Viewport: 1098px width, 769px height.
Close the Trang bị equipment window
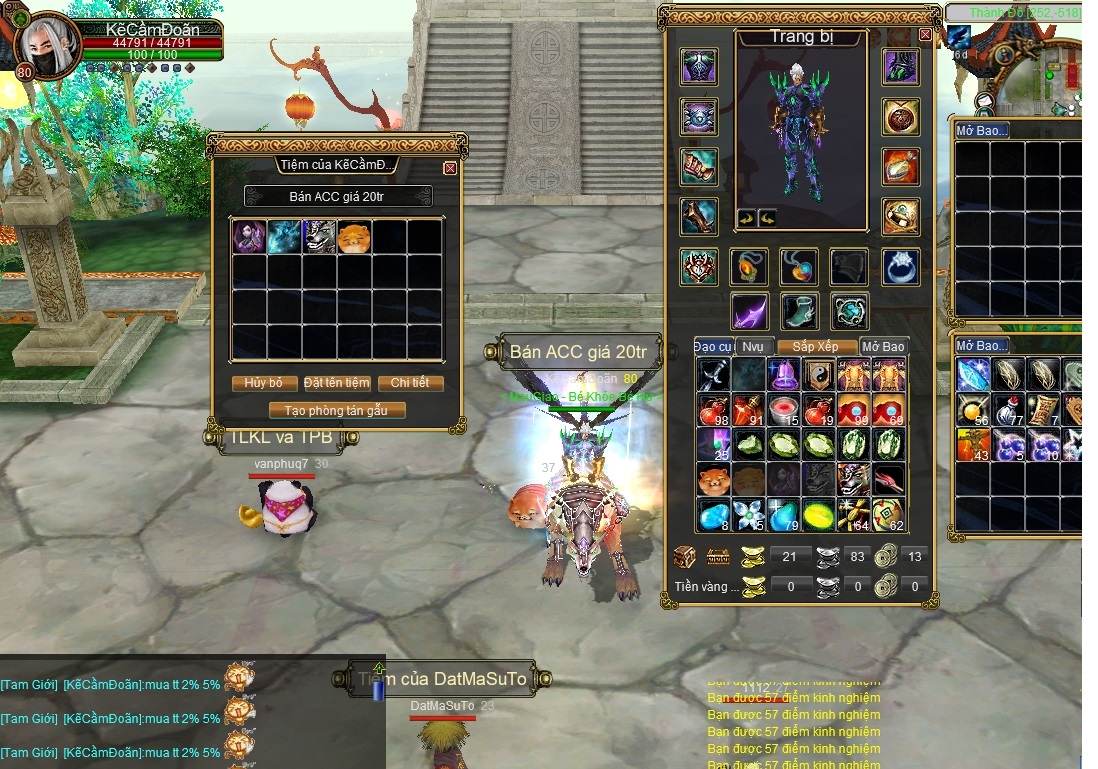click(925, 35)
